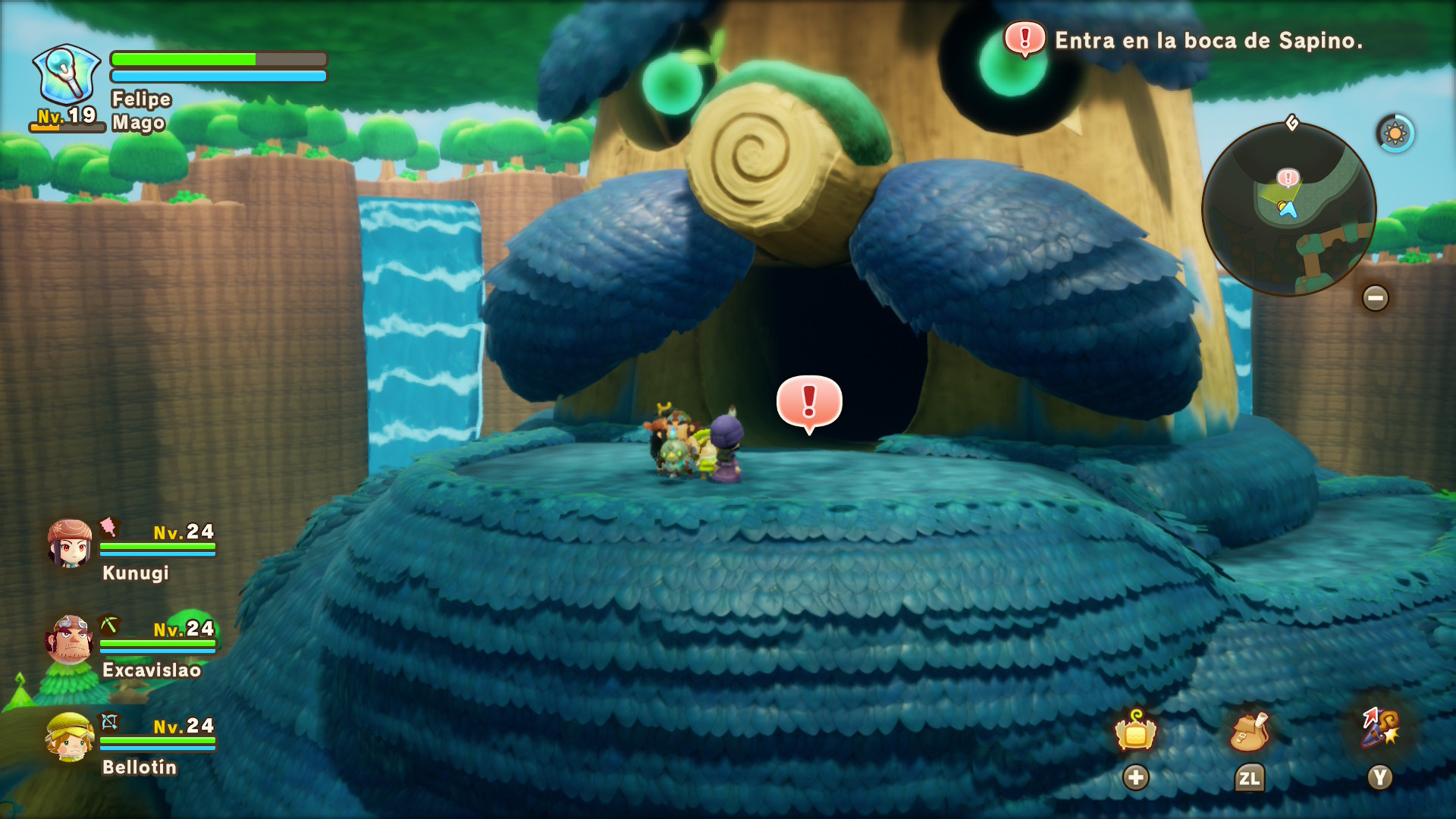Open the circular minimap

pyautogui.click(x=1288, y=209)
